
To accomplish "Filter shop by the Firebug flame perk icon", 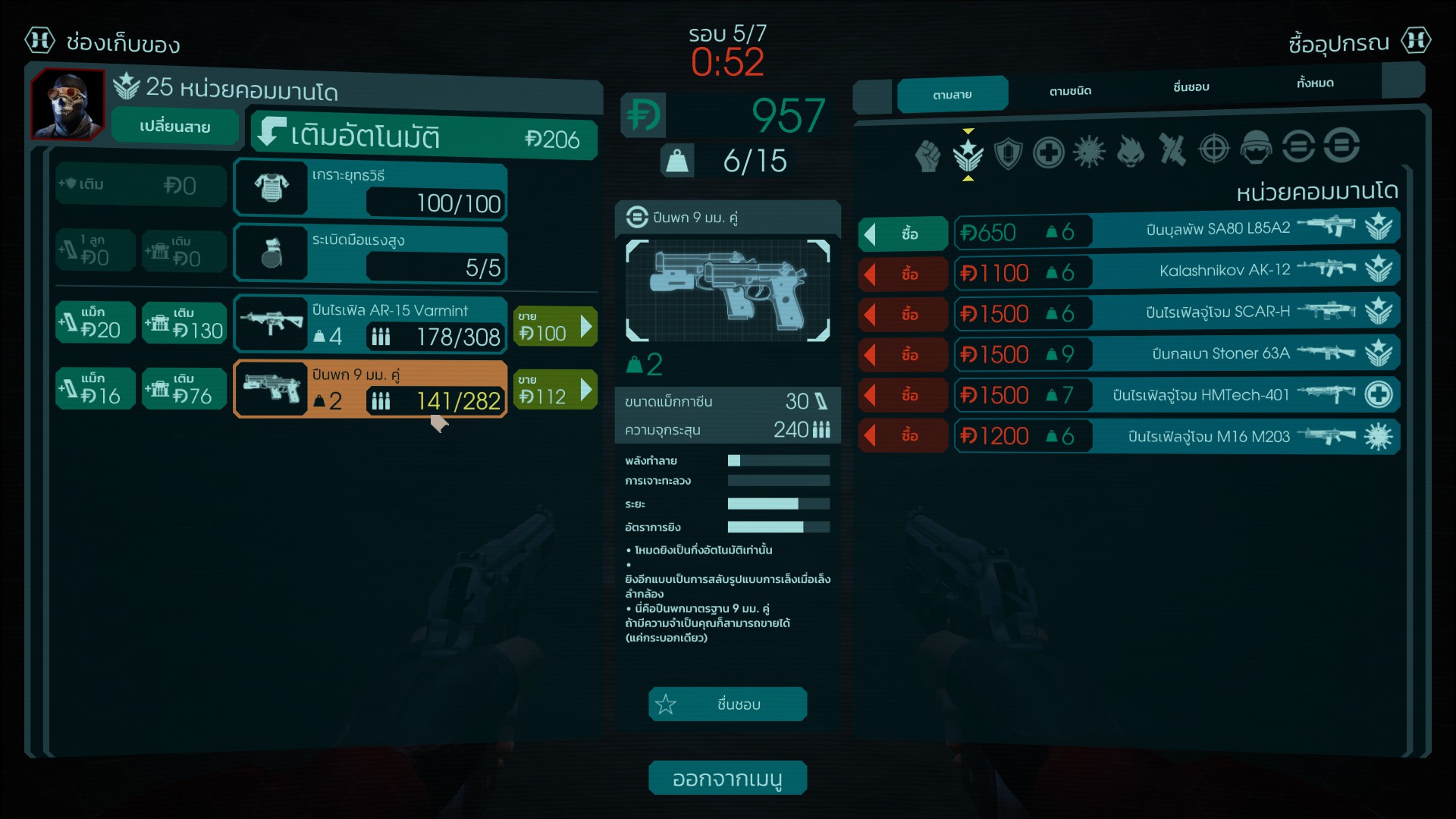I will [1130, 152].
